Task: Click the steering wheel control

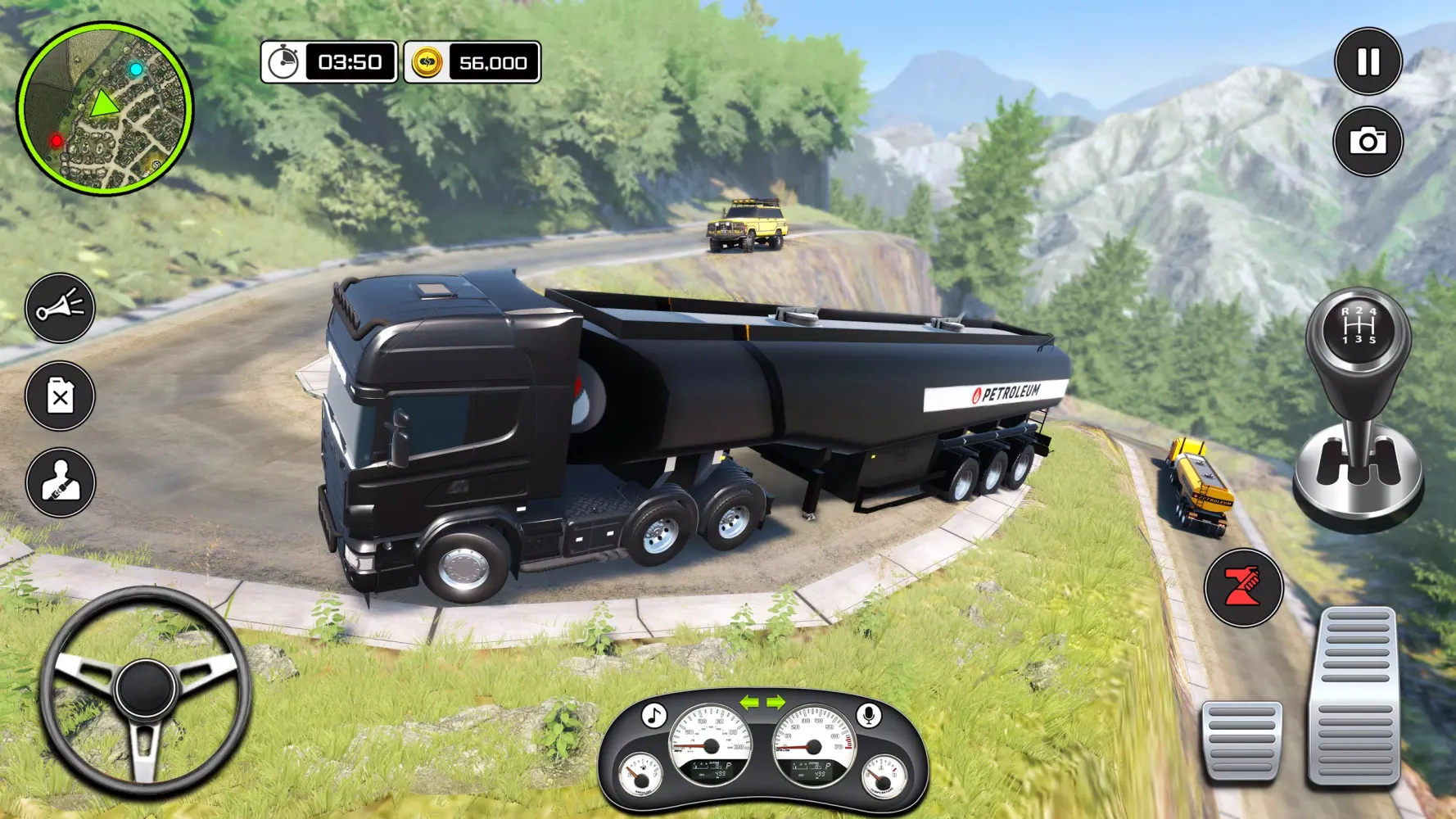Action: [x=145, y=690]
